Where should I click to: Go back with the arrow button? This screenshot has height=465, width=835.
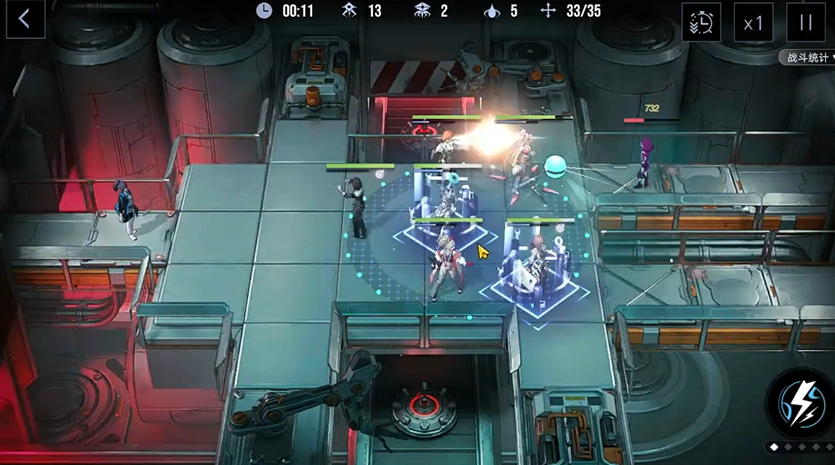25,19
